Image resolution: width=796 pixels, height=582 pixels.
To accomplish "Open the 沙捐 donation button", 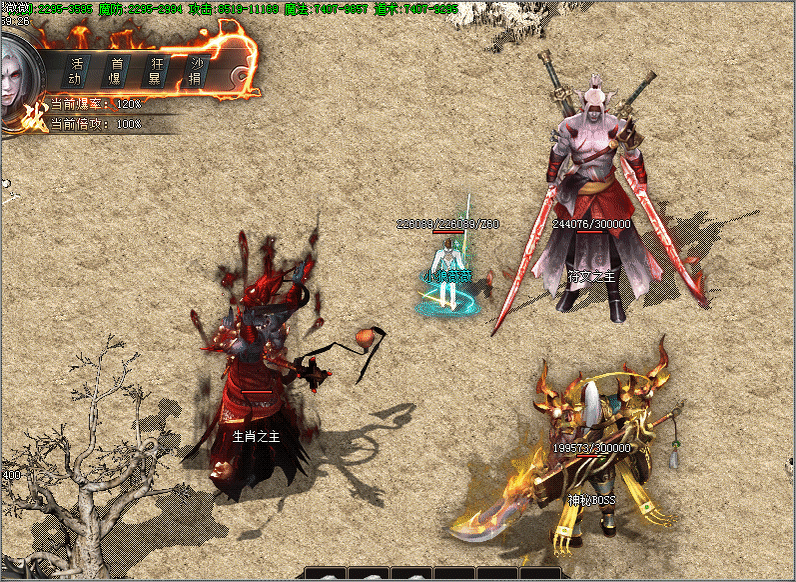I will click(198, 70).
